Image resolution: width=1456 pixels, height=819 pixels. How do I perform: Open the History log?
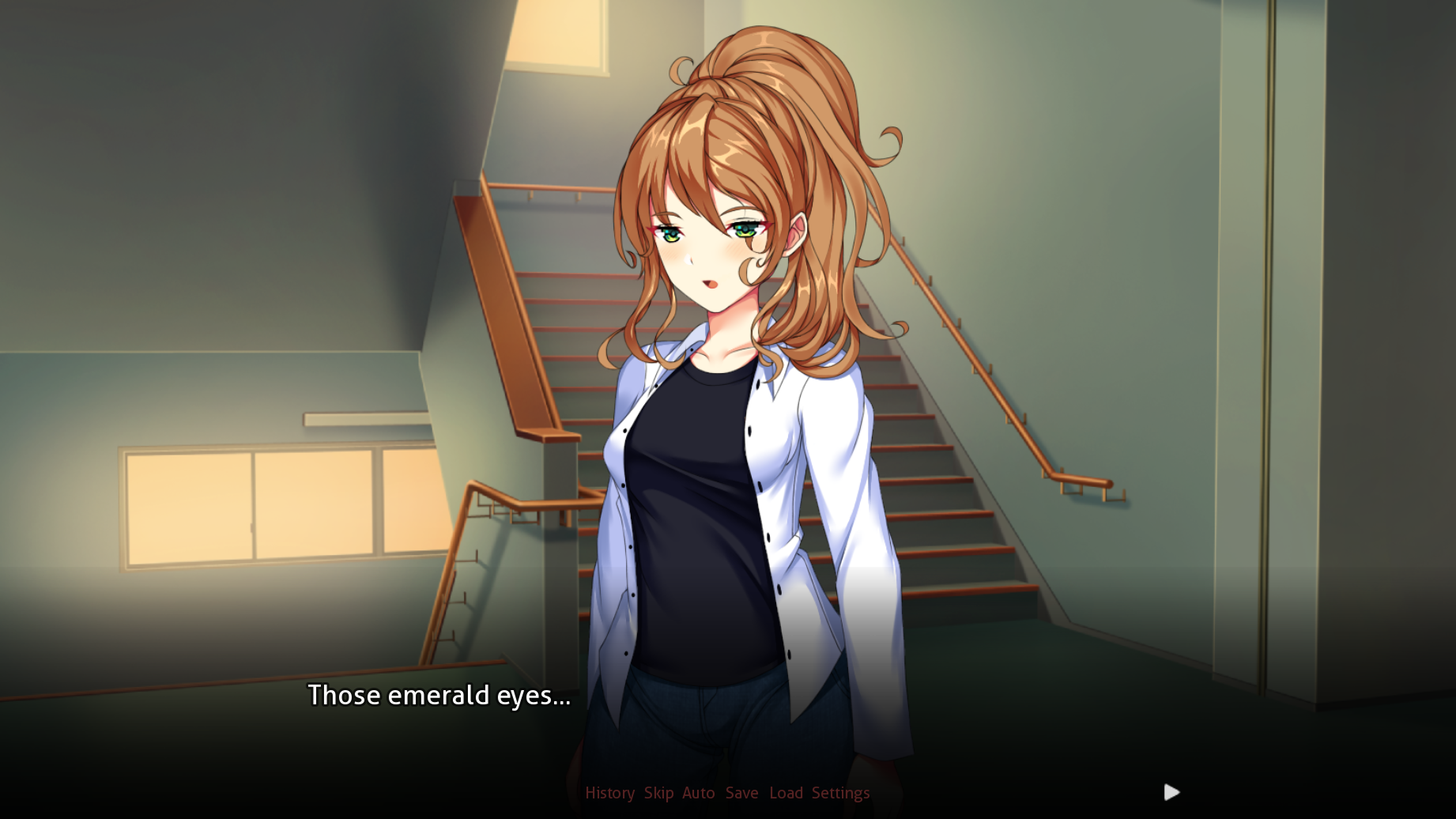tap(609, 793)
